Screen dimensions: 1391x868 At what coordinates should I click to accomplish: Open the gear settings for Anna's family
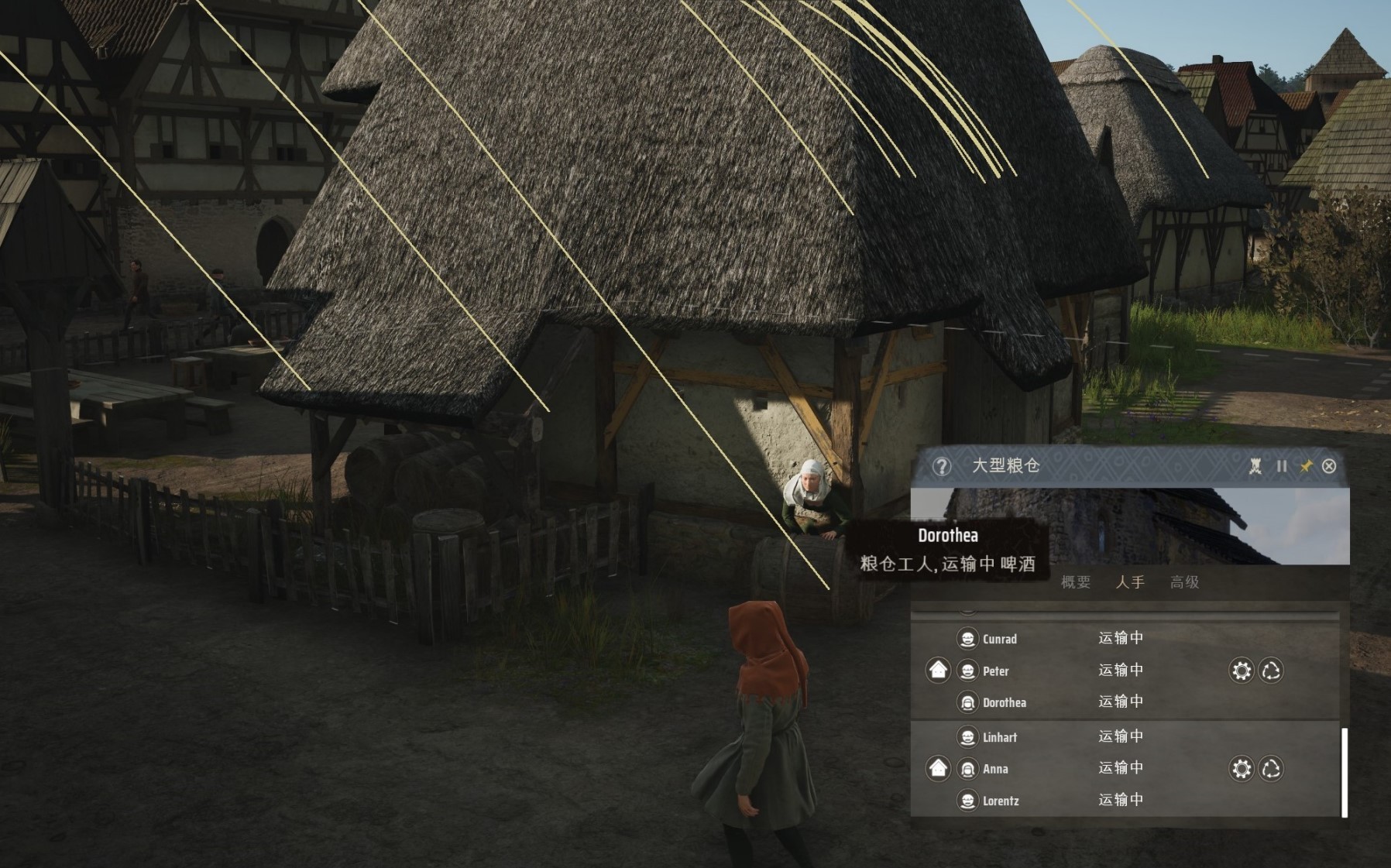(x=1242, y=769)
